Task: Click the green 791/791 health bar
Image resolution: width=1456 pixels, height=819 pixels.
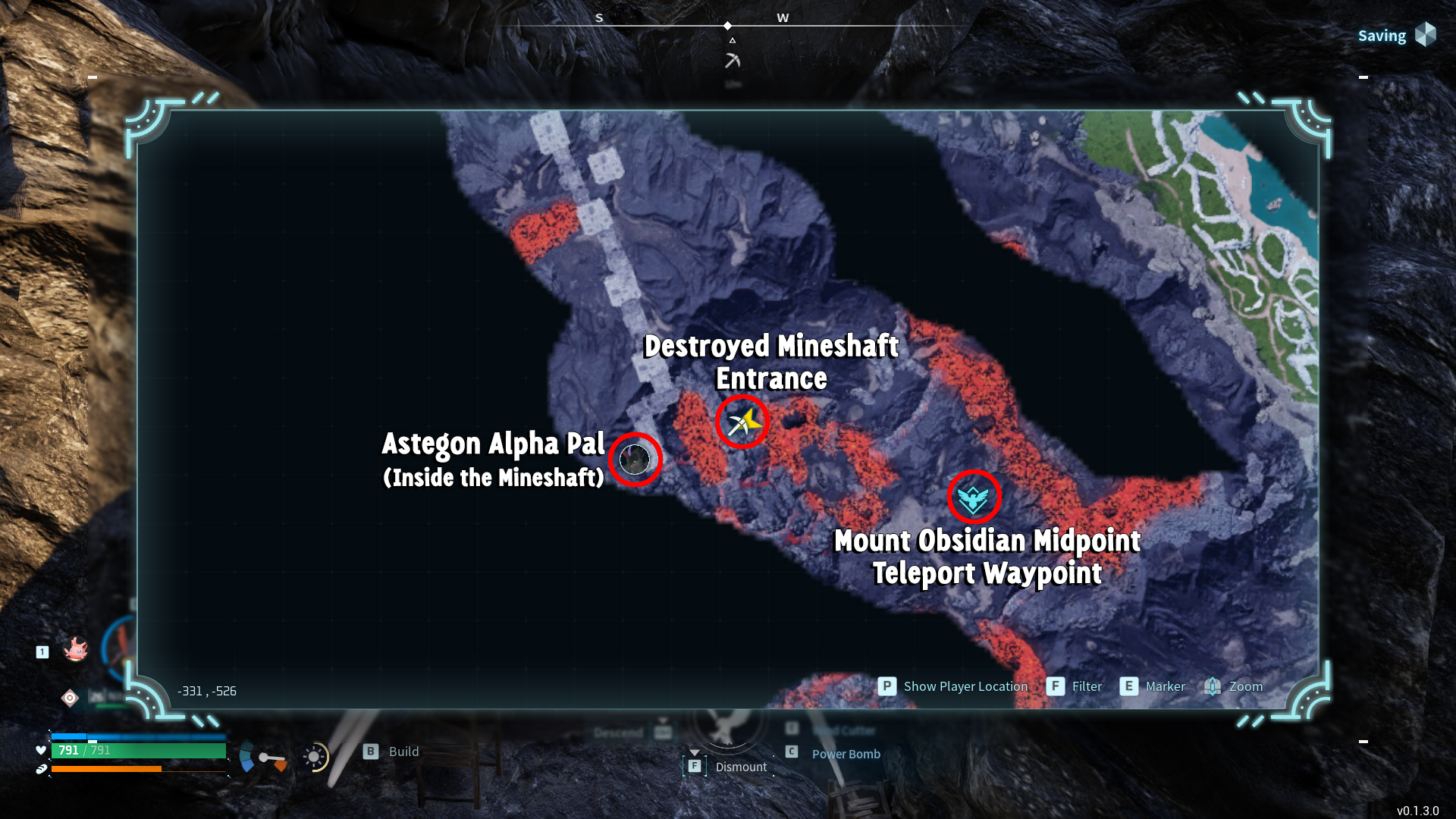Action: 140,750
